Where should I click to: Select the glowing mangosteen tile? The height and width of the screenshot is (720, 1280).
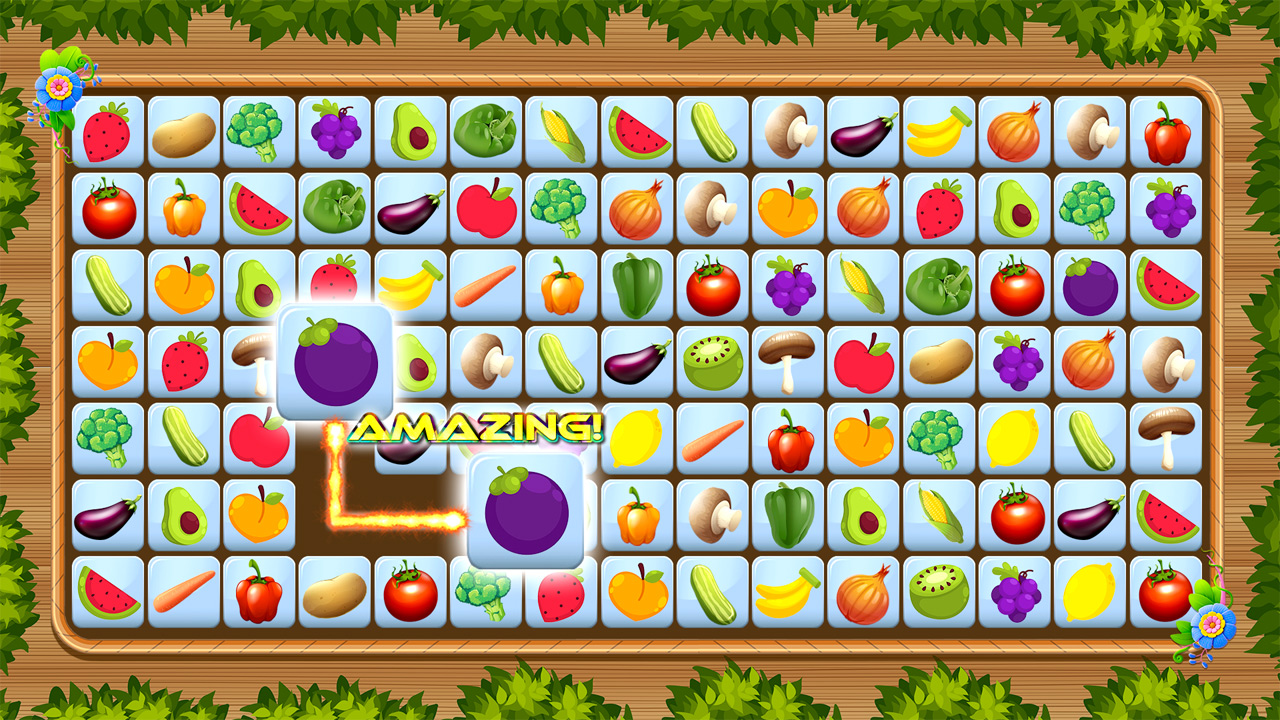[x=335, y=360]
